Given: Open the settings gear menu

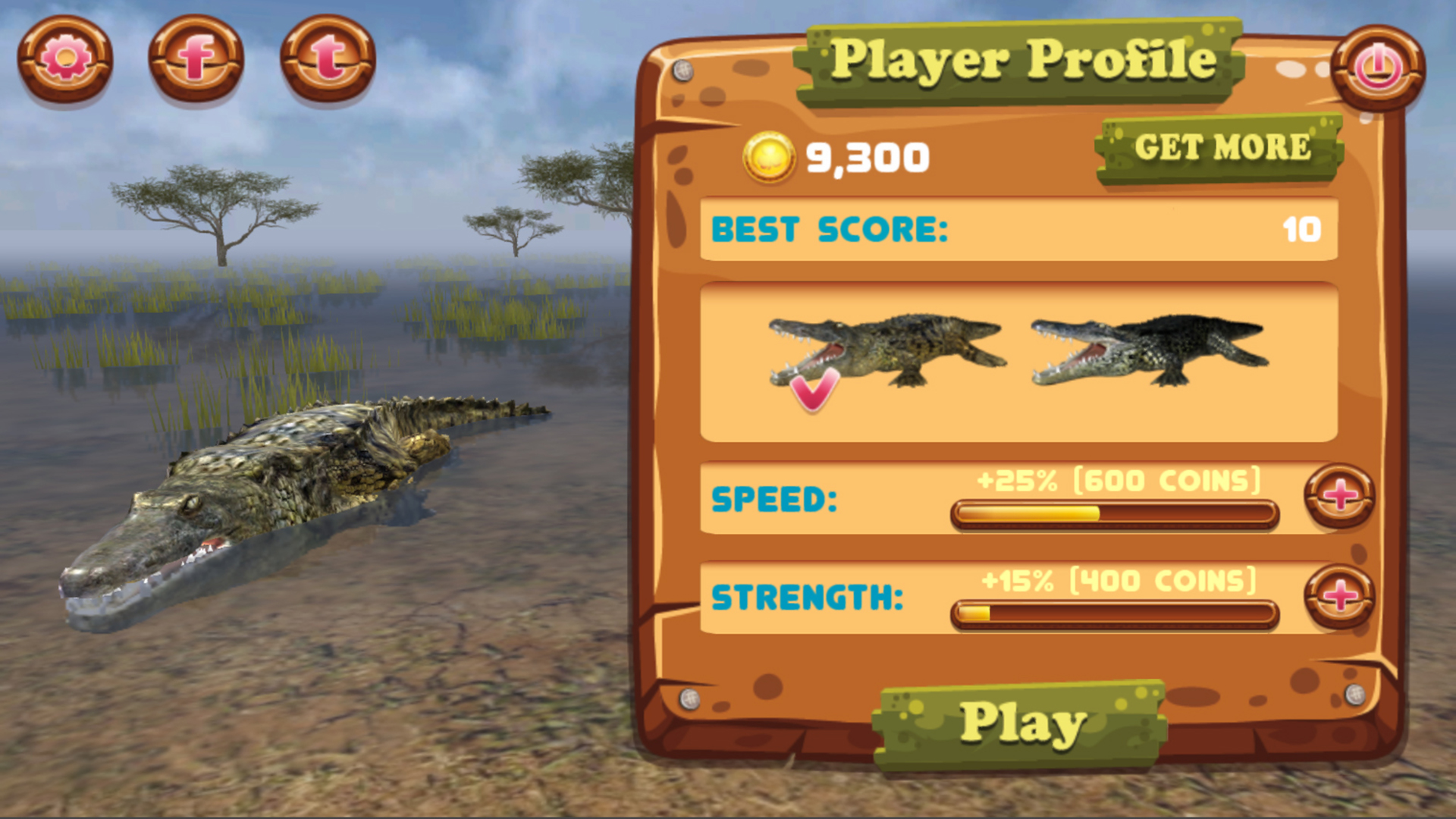Looking at the screenshot, I should (64, 61).
